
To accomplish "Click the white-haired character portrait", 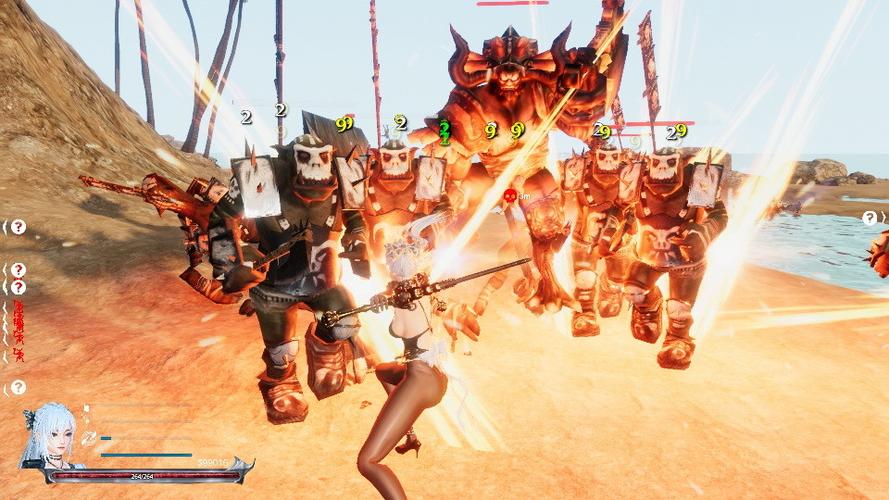I will [x=48, y=436].
